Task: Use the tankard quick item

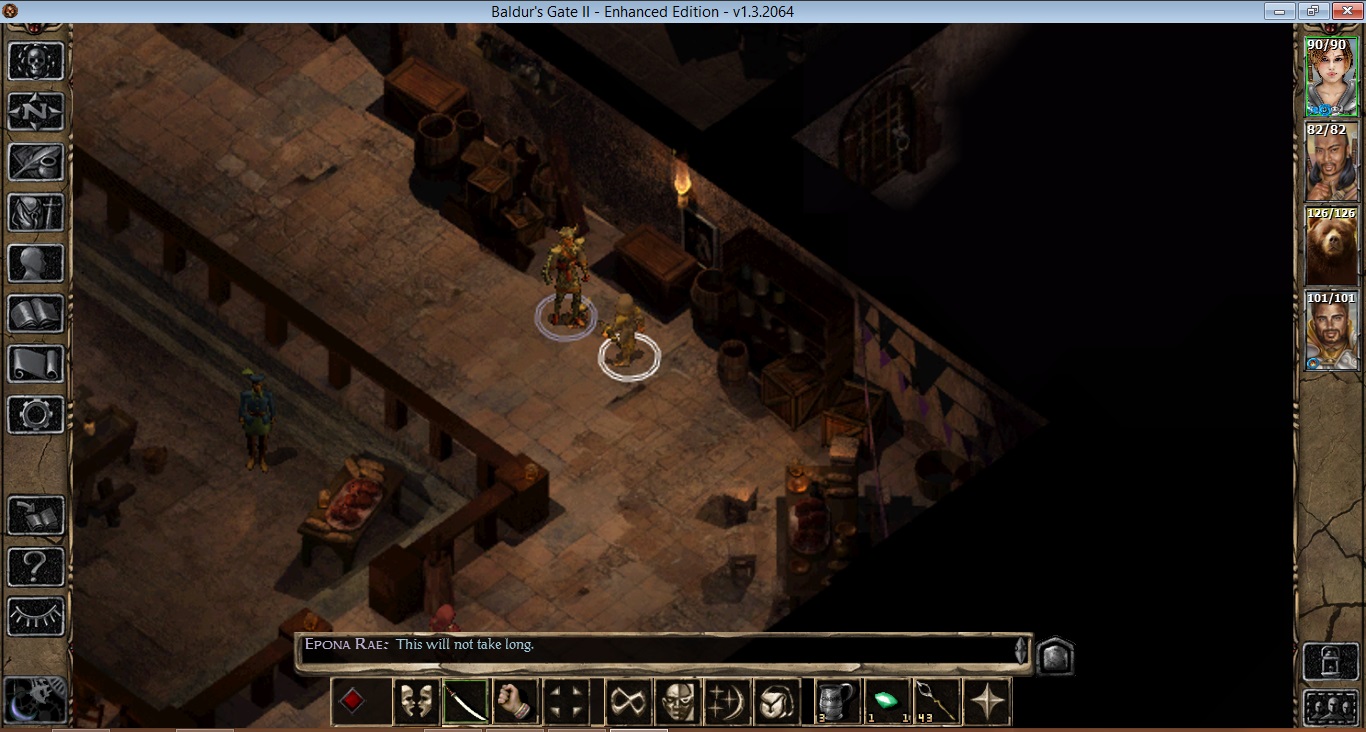Action: coord(837,701)
